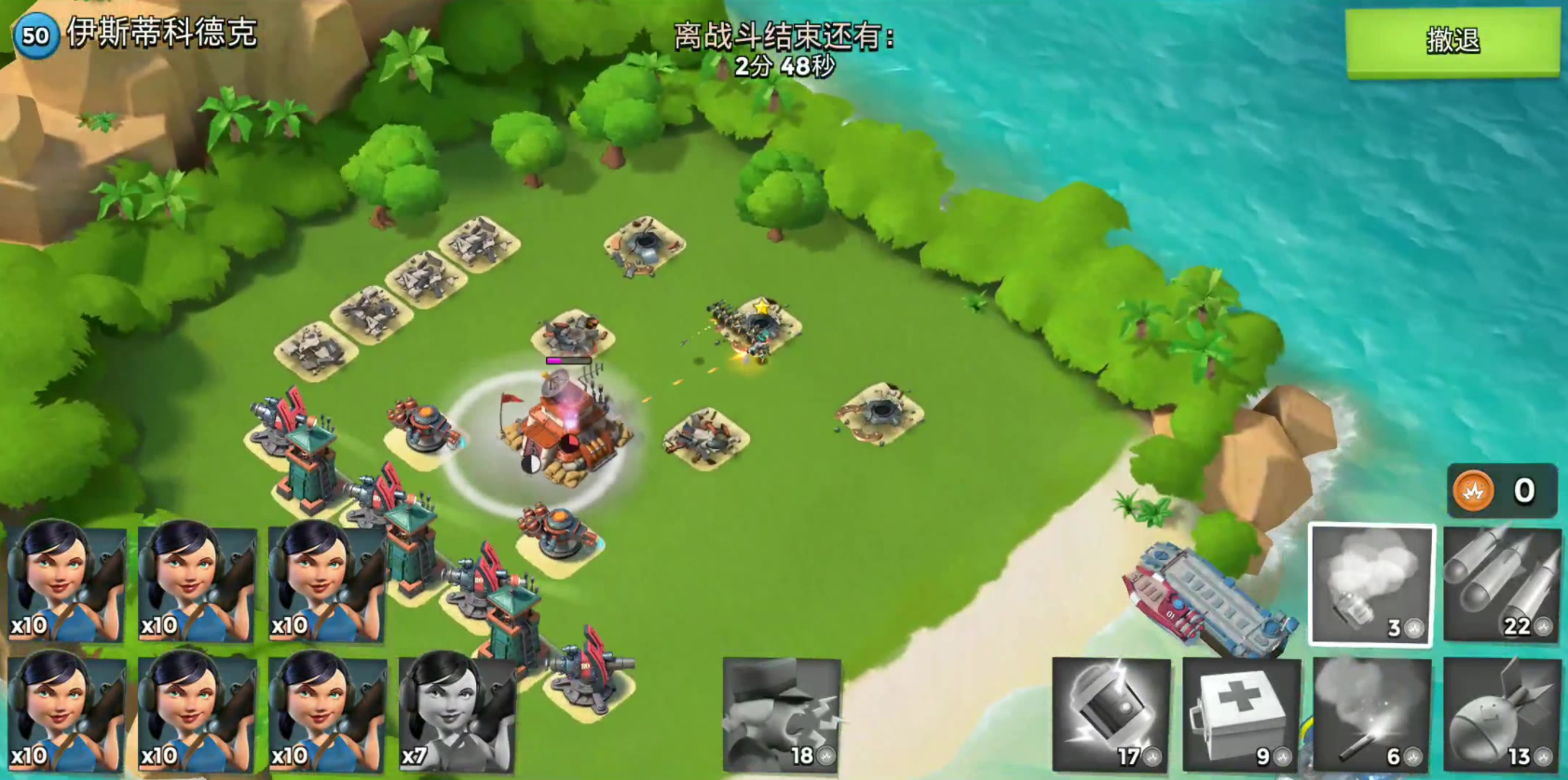
Task: Select the Artillery bomb costing 13
Action: [1501, 714]
